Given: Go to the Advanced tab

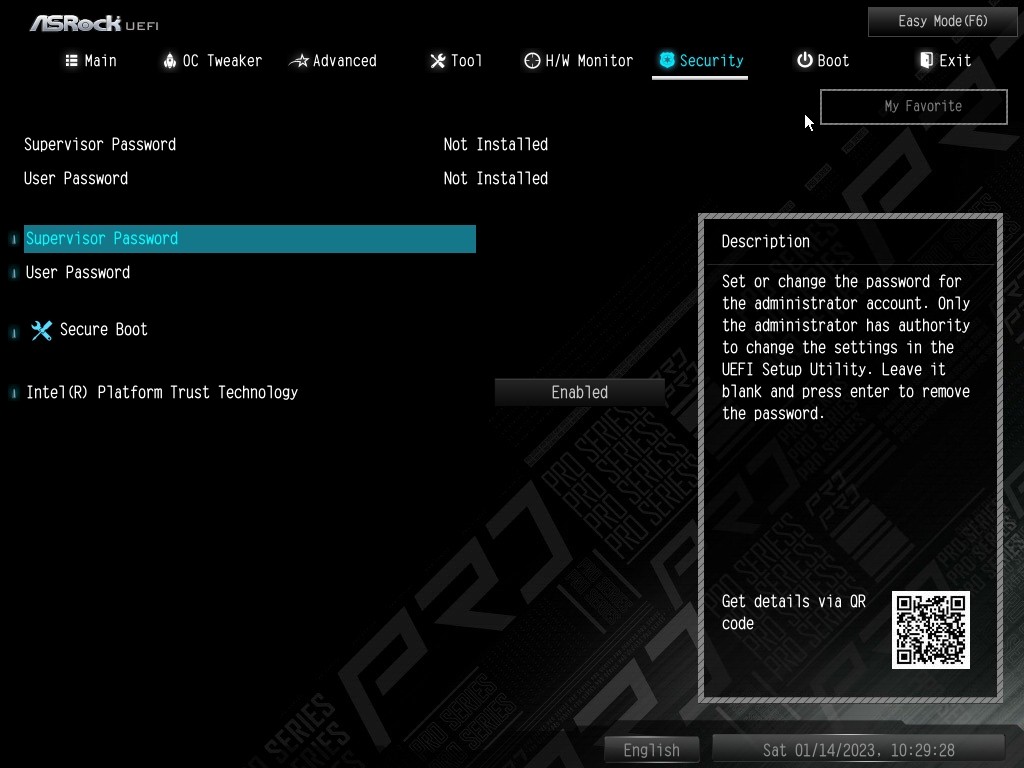Looking at the screenshot, I should (333, 61).
